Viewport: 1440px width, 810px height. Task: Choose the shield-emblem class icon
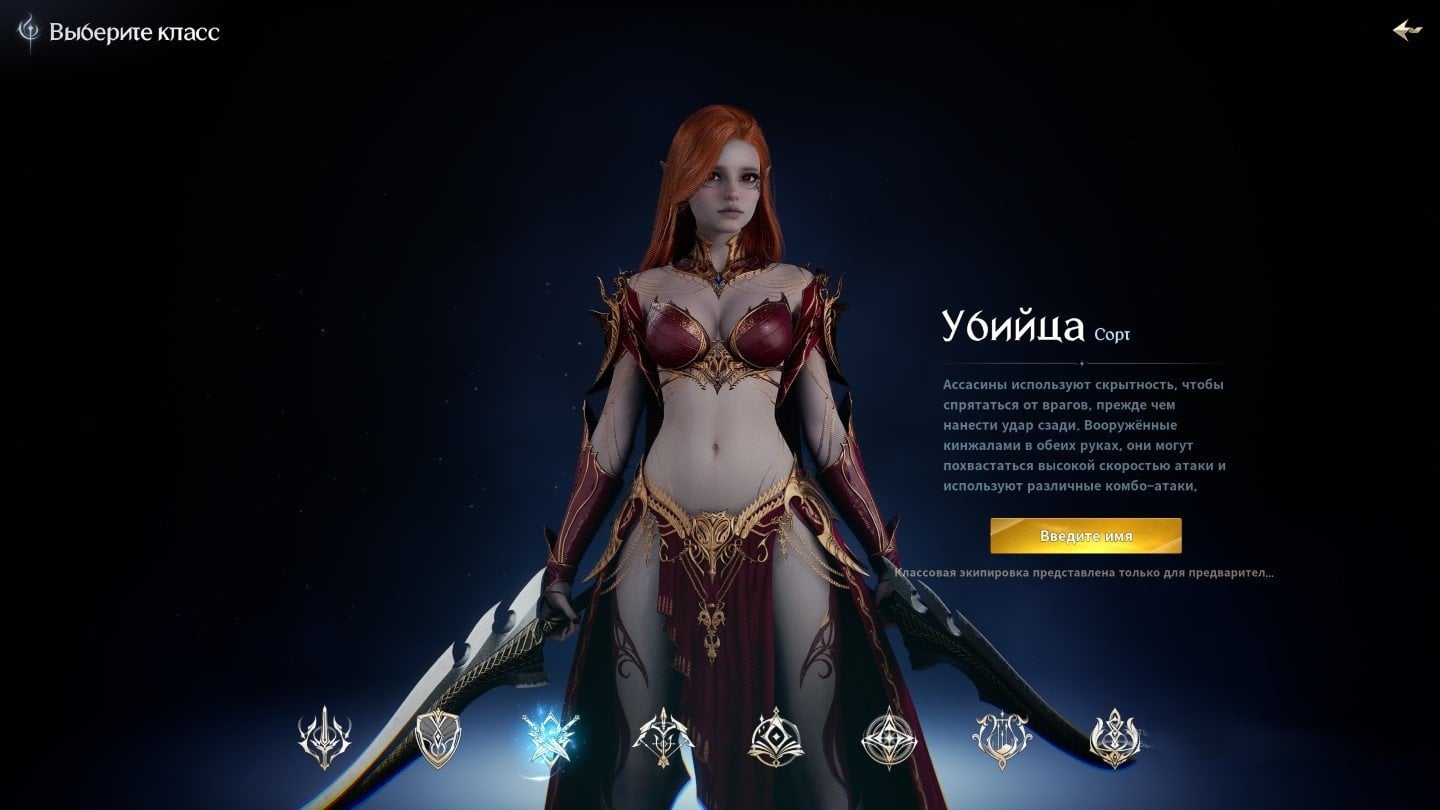[x=437, y=739]
